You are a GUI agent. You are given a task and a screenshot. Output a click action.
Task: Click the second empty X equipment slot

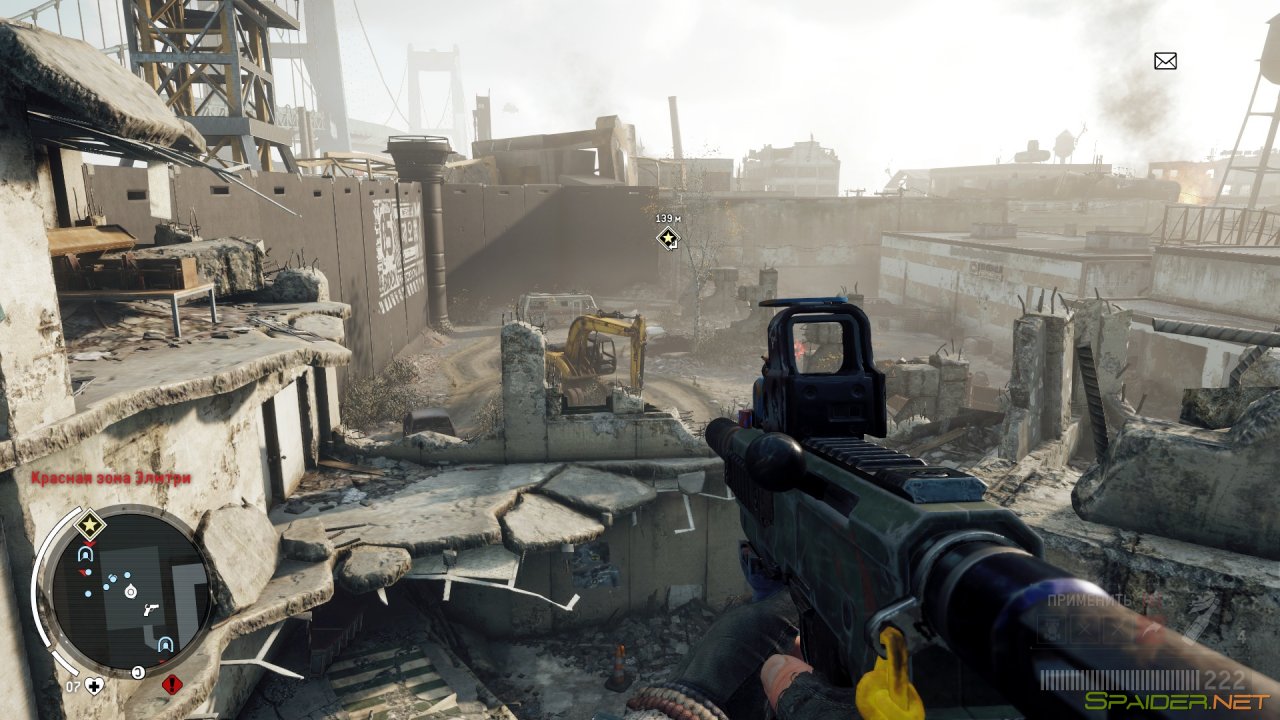pyautogui.click(x=1116, y=630)
